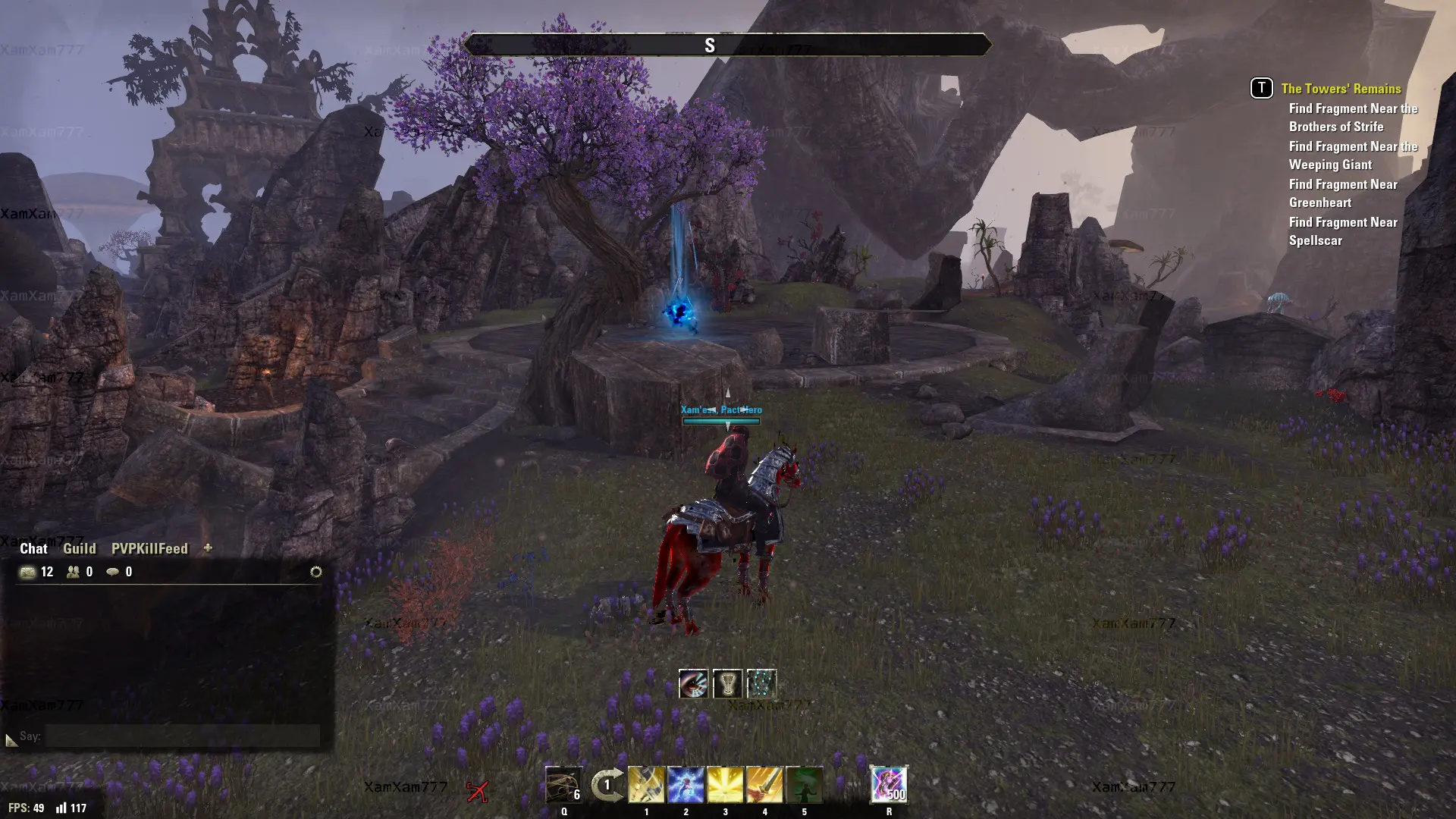Select The Towers' Remains quest tracker
This screenshot has width=1456, height=819.
coord(1341,89)
